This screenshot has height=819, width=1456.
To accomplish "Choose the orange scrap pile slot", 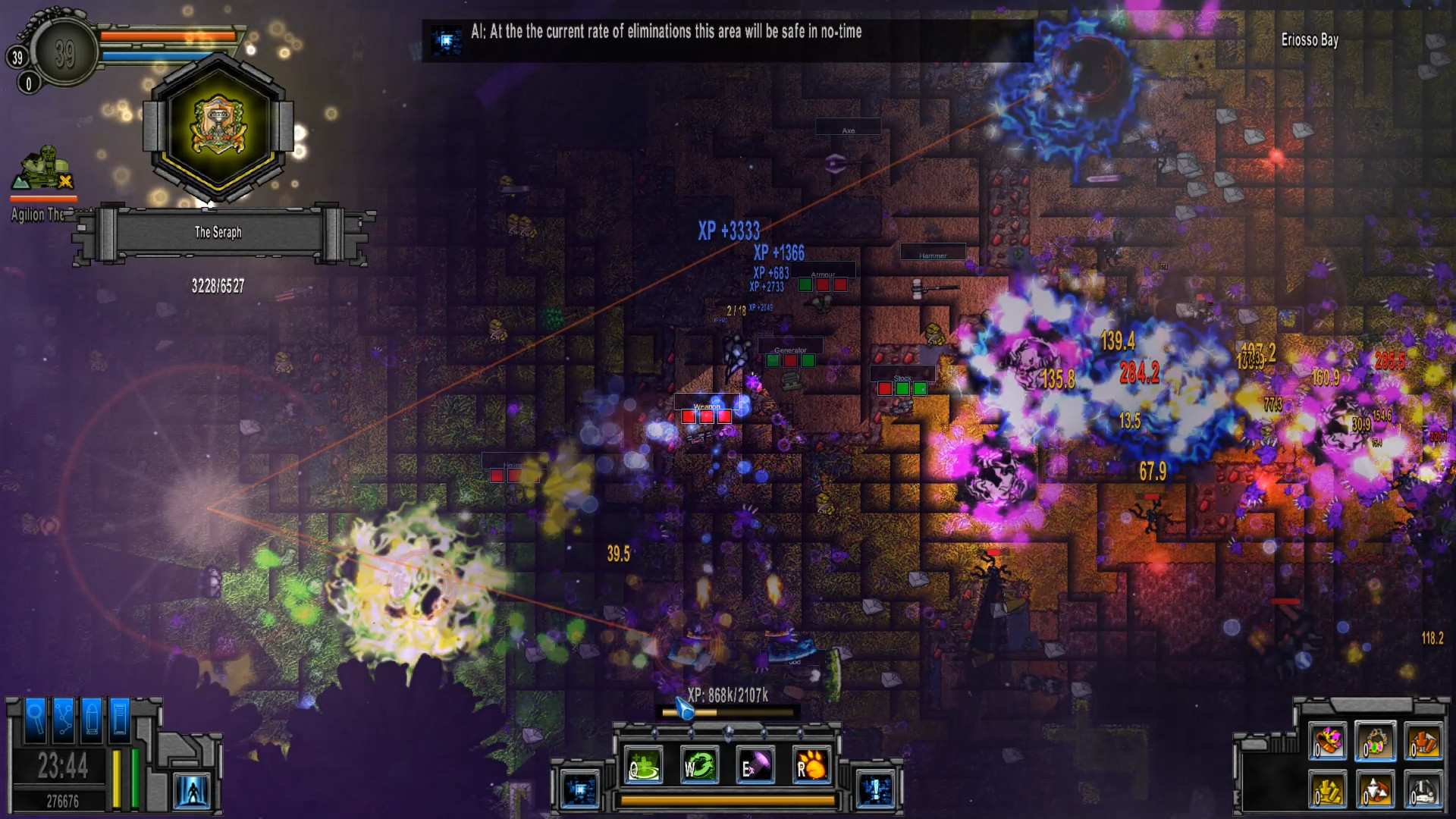I will pyautogui.click(x=1422, y=741).
